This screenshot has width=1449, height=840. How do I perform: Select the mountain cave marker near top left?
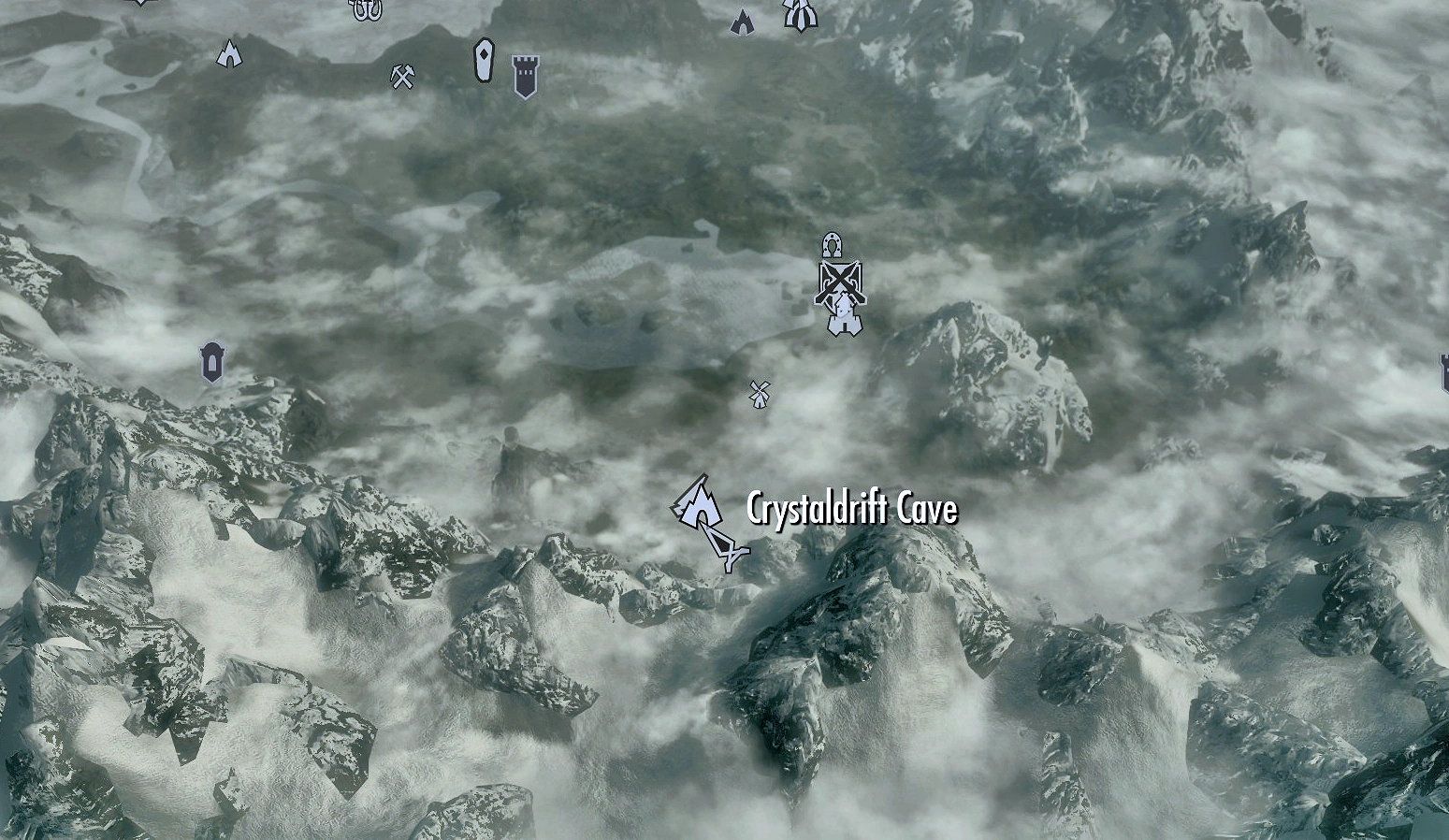pyautogui.click(x=228, y=51)
